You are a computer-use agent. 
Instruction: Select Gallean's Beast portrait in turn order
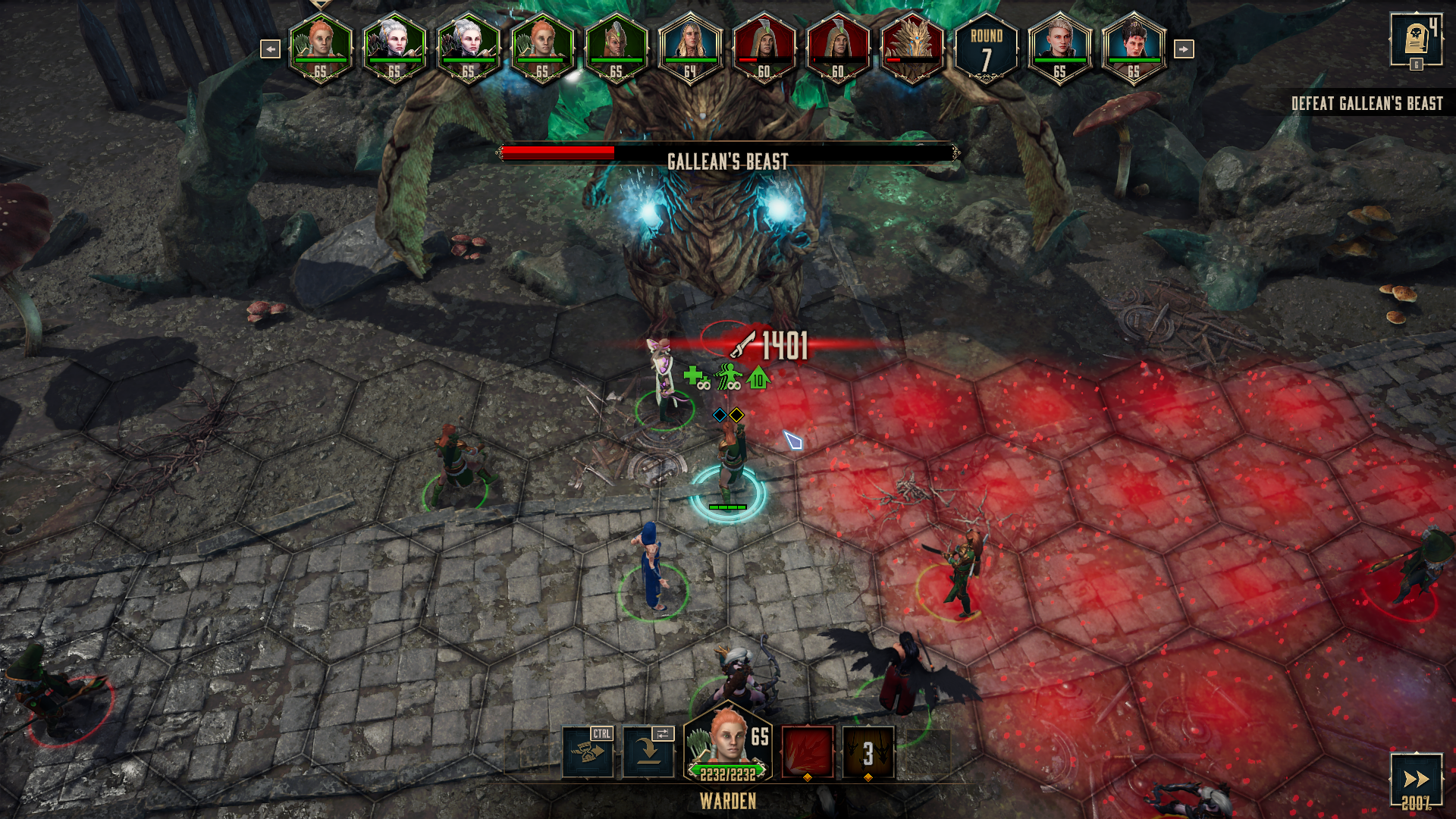coord(912,47)
